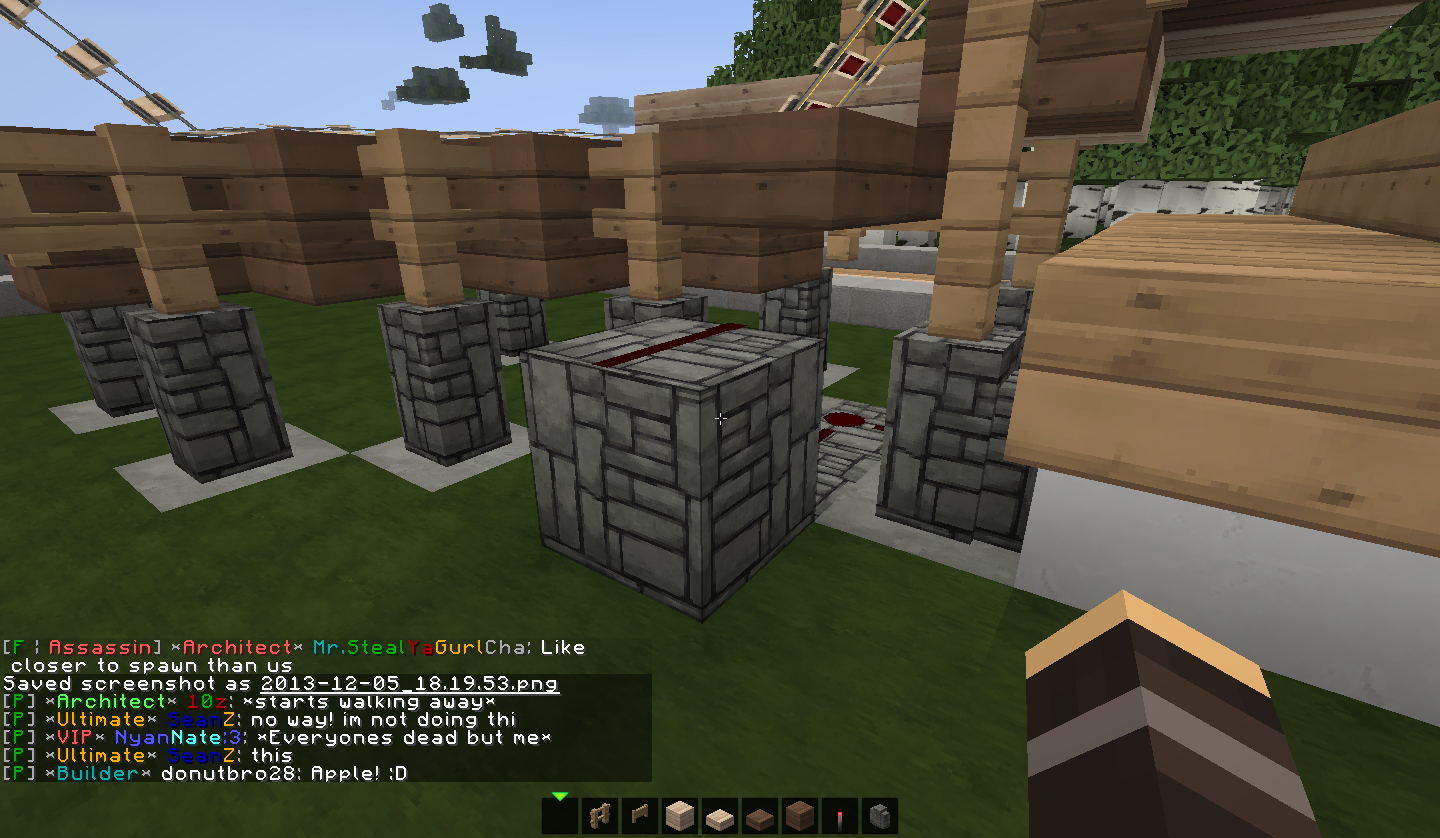Choose the dark wood slab slot
This screenshot has height=838, width=1440.
click(x=760, y=817)
